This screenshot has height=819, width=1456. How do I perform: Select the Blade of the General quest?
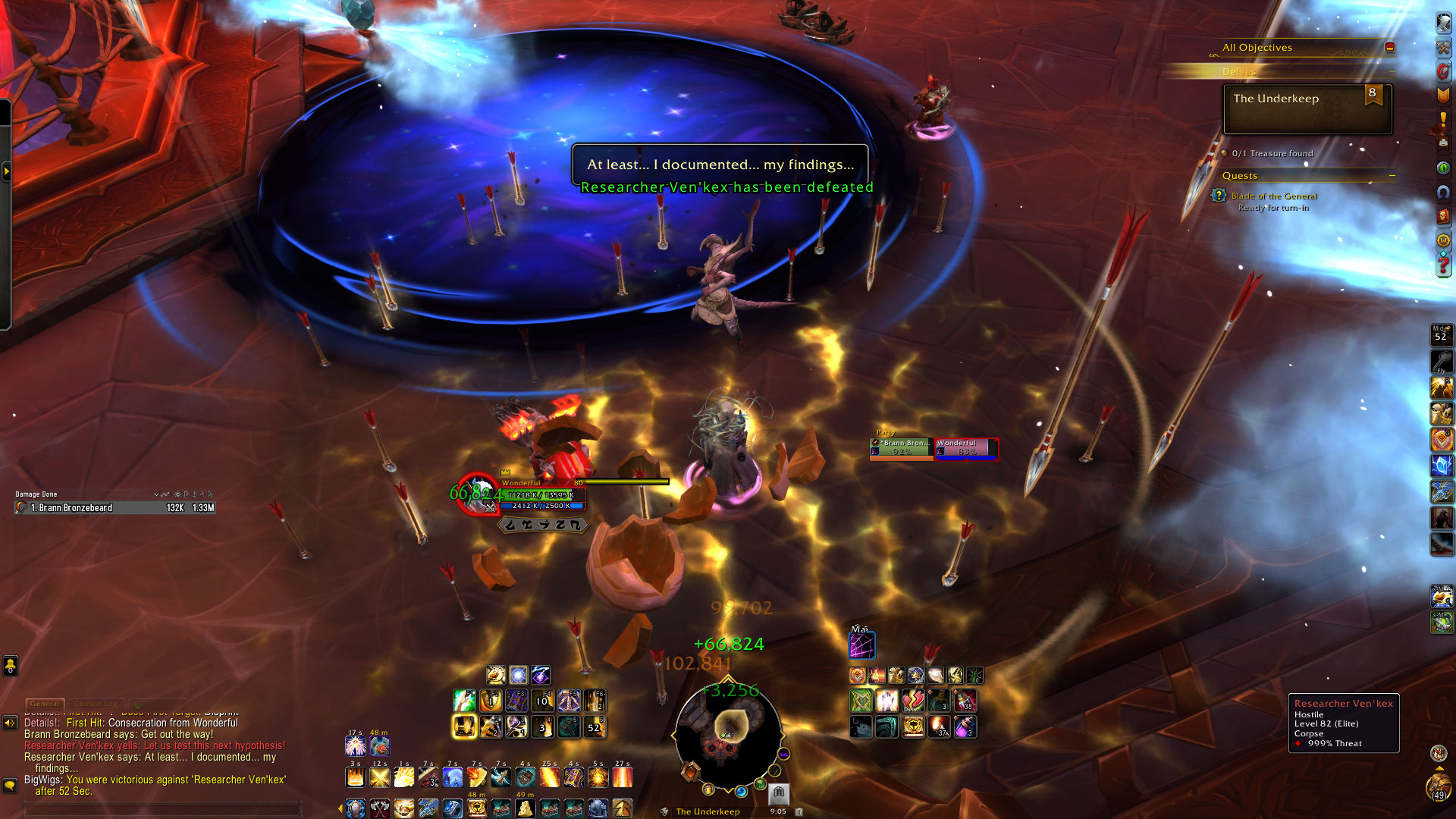[1274, 196]
